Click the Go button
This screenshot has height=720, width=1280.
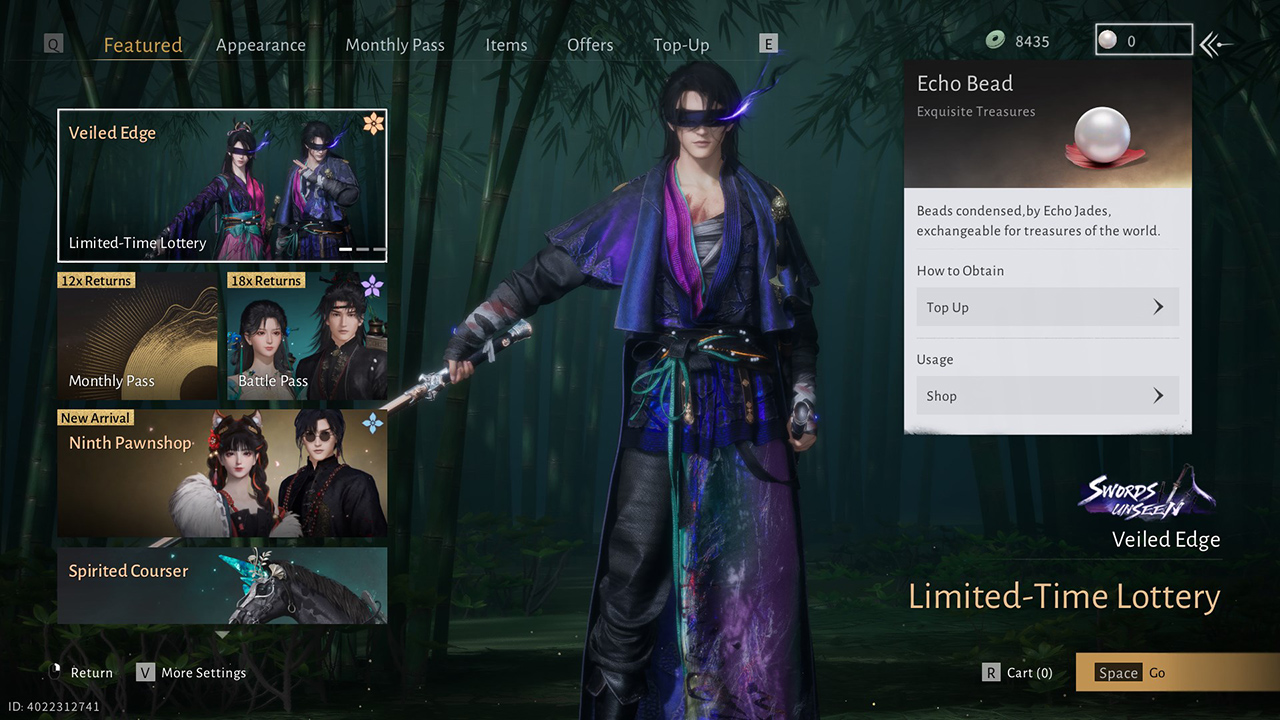(1176, 673)
